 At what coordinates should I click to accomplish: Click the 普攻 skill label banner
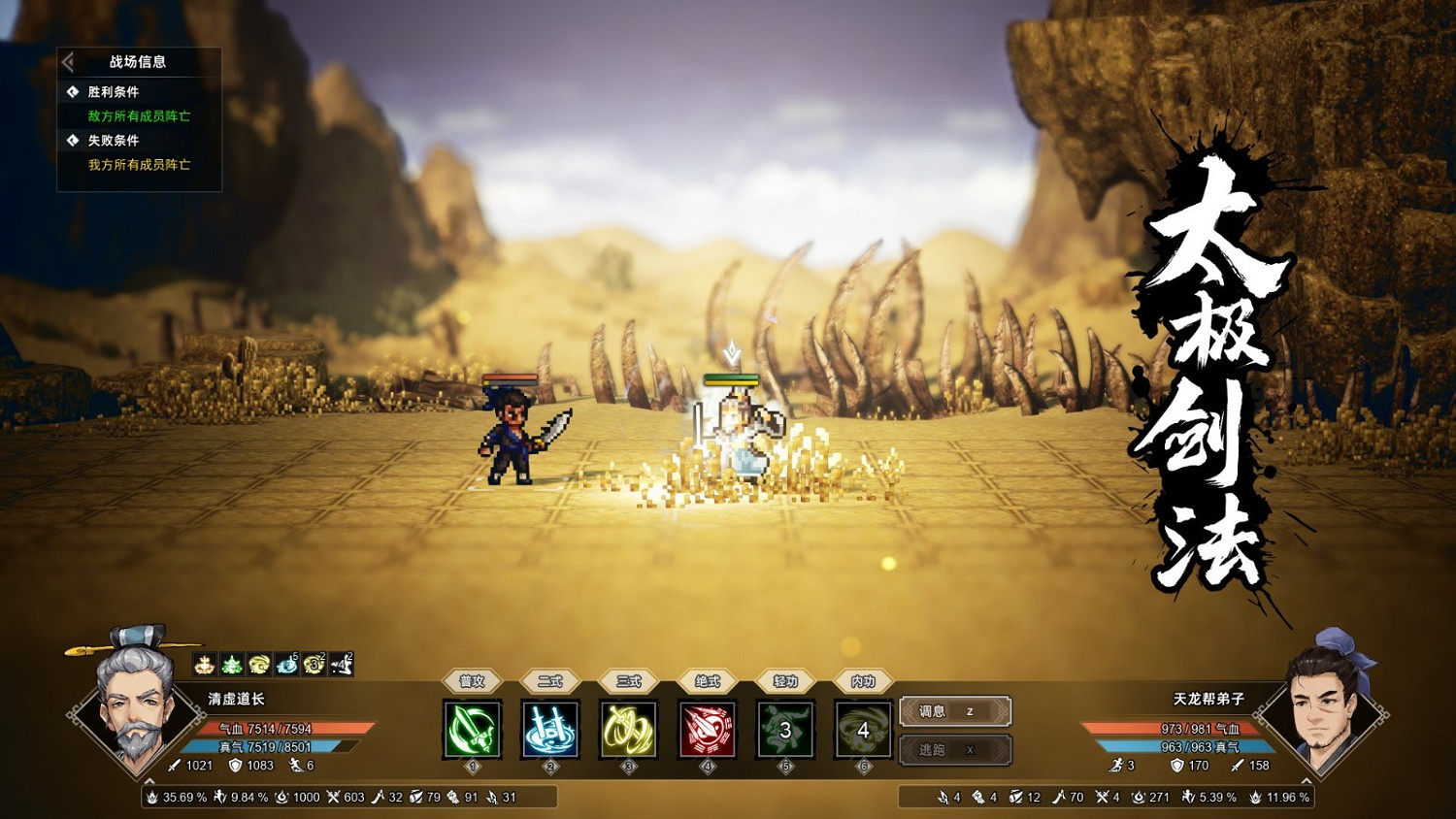(473, 682)
